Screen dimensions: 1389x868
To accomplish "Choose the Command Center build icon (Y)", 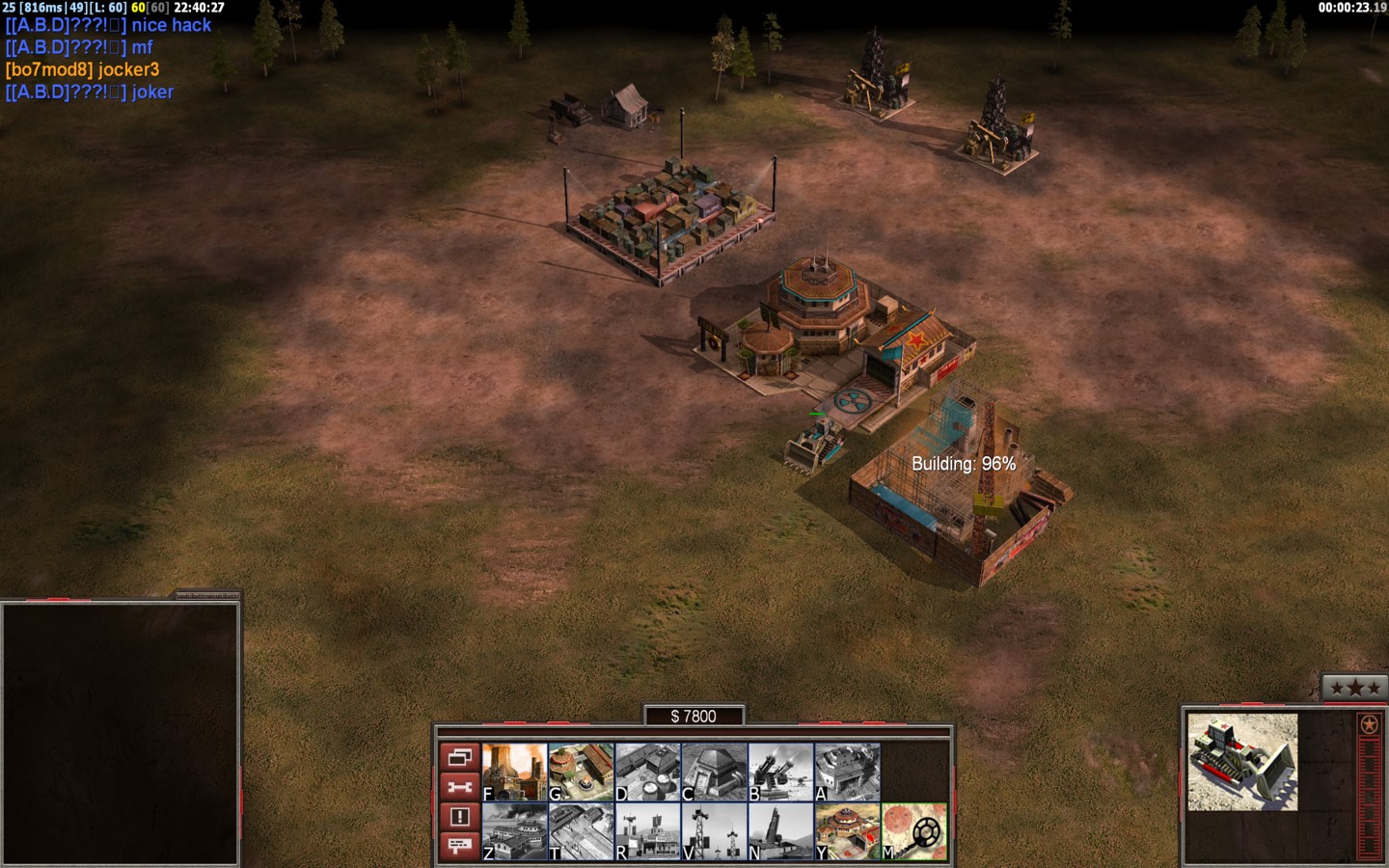I will (x=847, y=831).
